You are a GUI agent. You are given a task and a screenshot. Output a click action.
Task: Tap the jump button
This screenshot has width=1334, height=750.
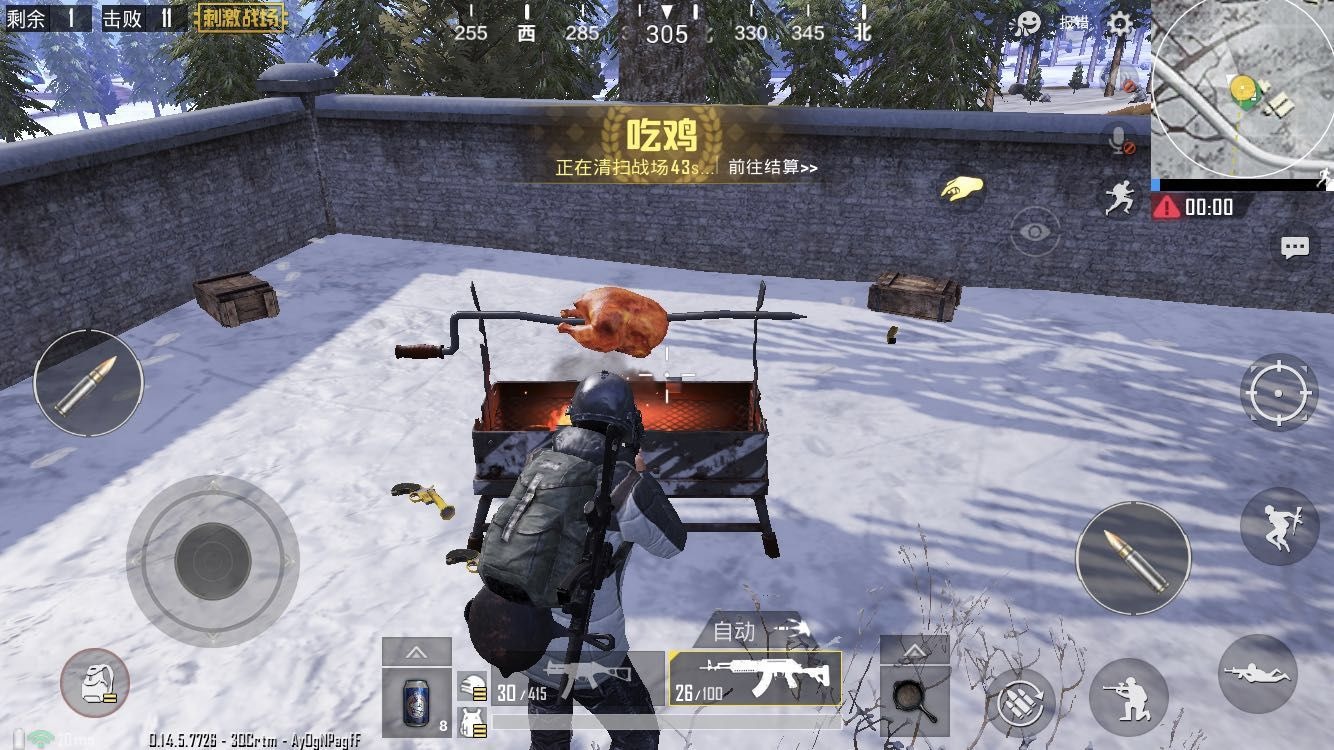(1279, 526)
